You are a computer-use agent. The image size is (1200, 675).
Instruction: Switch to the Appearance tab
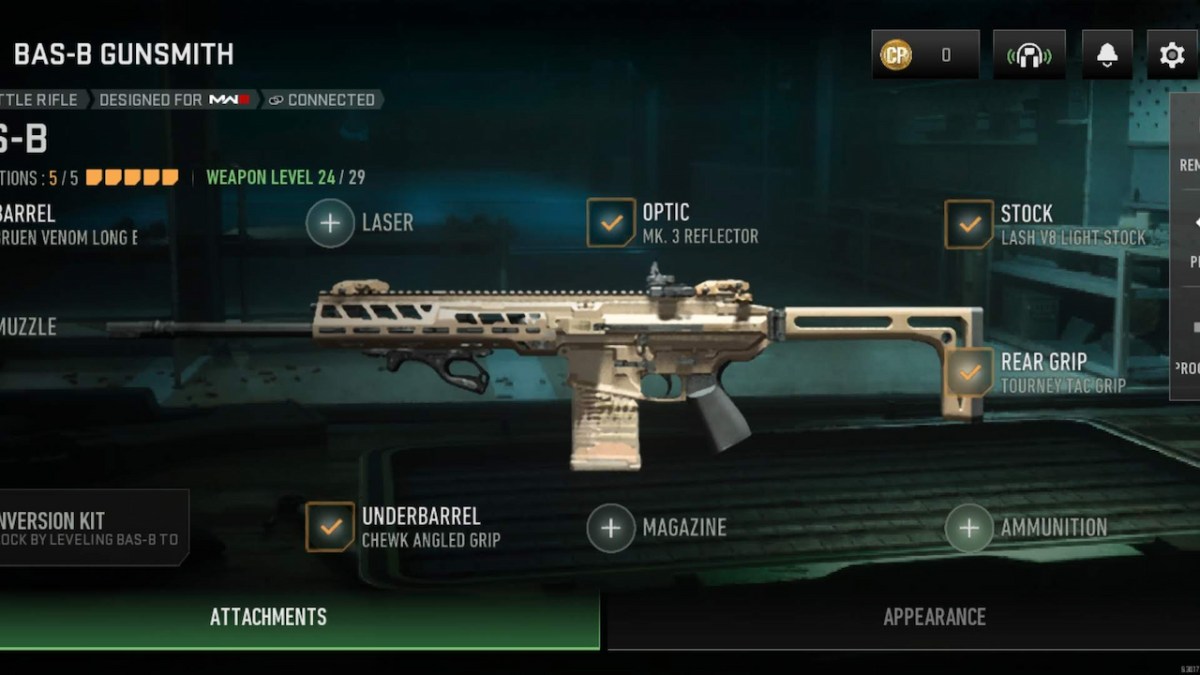934,617
